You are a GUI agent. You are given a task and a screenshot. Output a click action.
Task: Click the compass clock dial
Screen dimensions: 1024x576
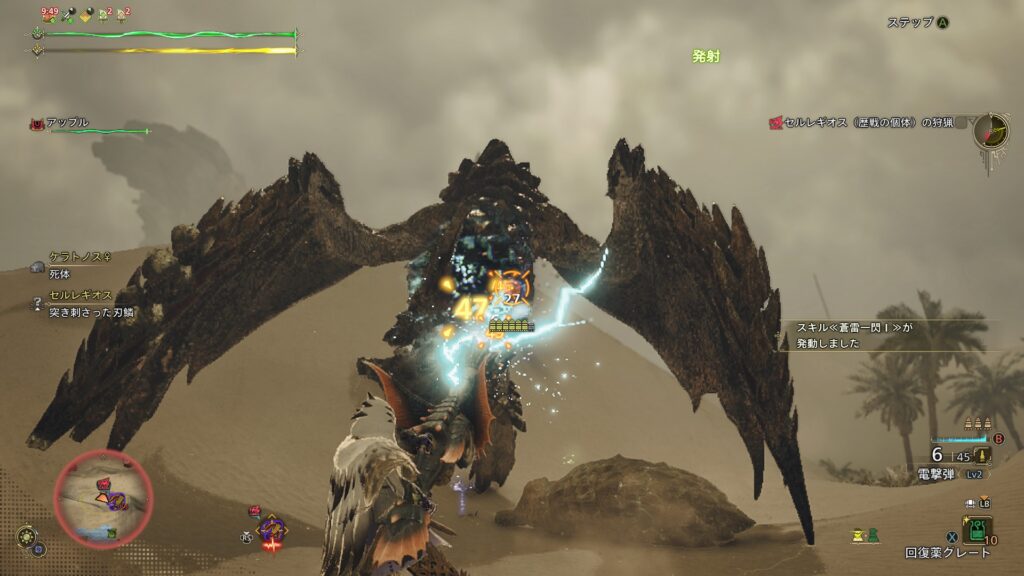coord(991,132)
